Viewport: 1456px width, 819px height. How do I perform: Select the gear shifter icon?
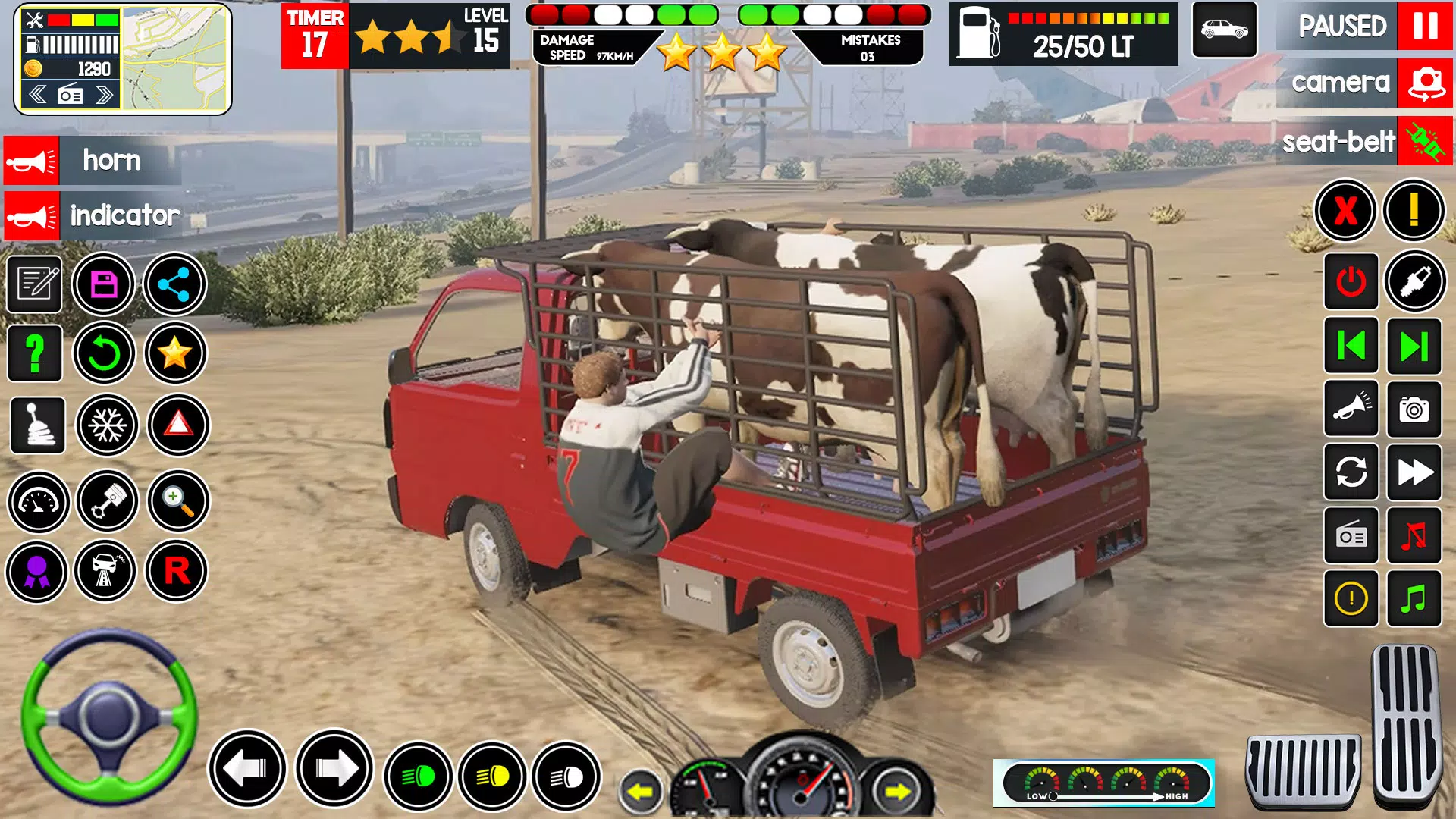pyautogui.click(x=36, y=426)
